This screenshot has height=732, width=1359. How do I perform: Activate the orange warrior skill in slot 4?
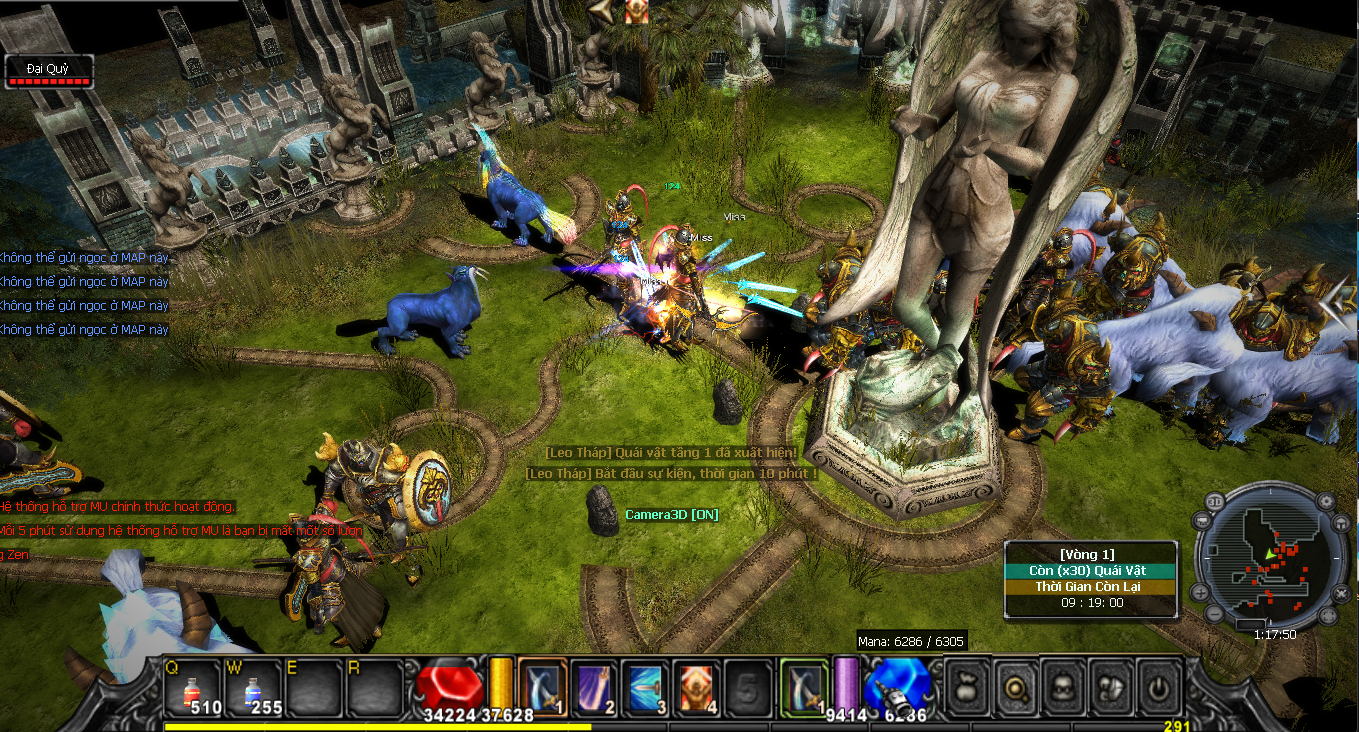pos(698,686)
